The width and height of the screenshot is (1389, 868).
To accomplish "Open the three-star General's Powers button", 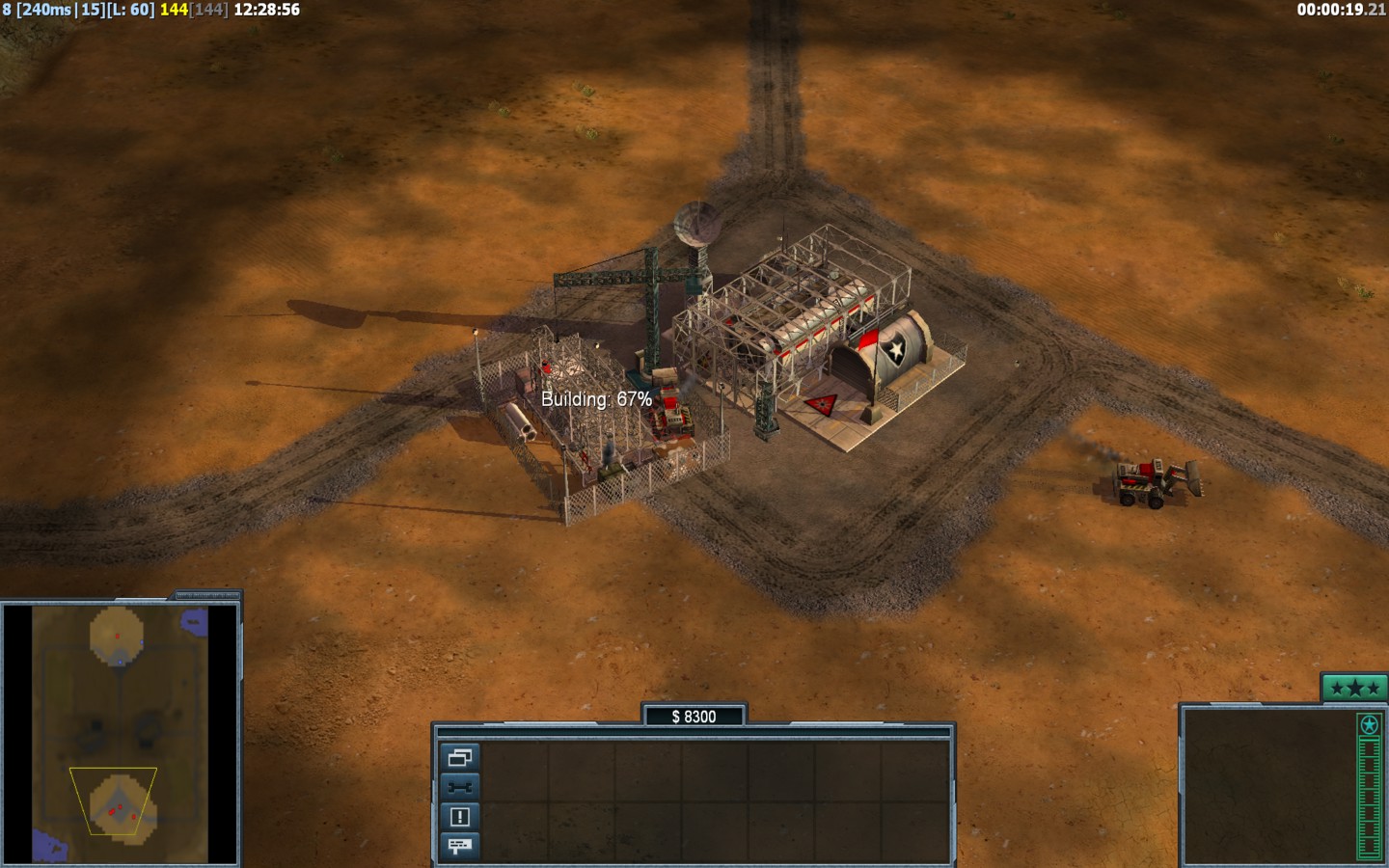I will [x=1354, y=688].
